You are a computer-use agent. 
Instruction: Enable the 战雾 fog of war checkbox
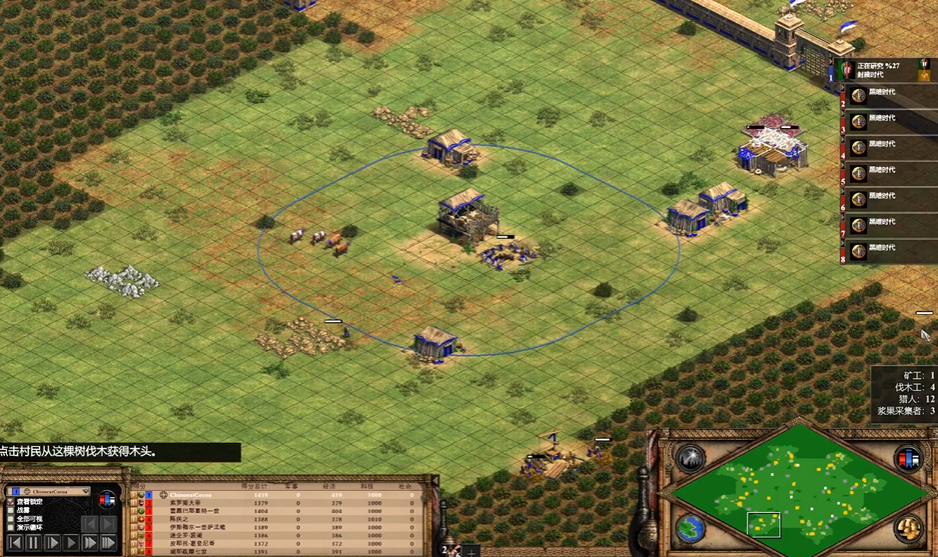10,511
